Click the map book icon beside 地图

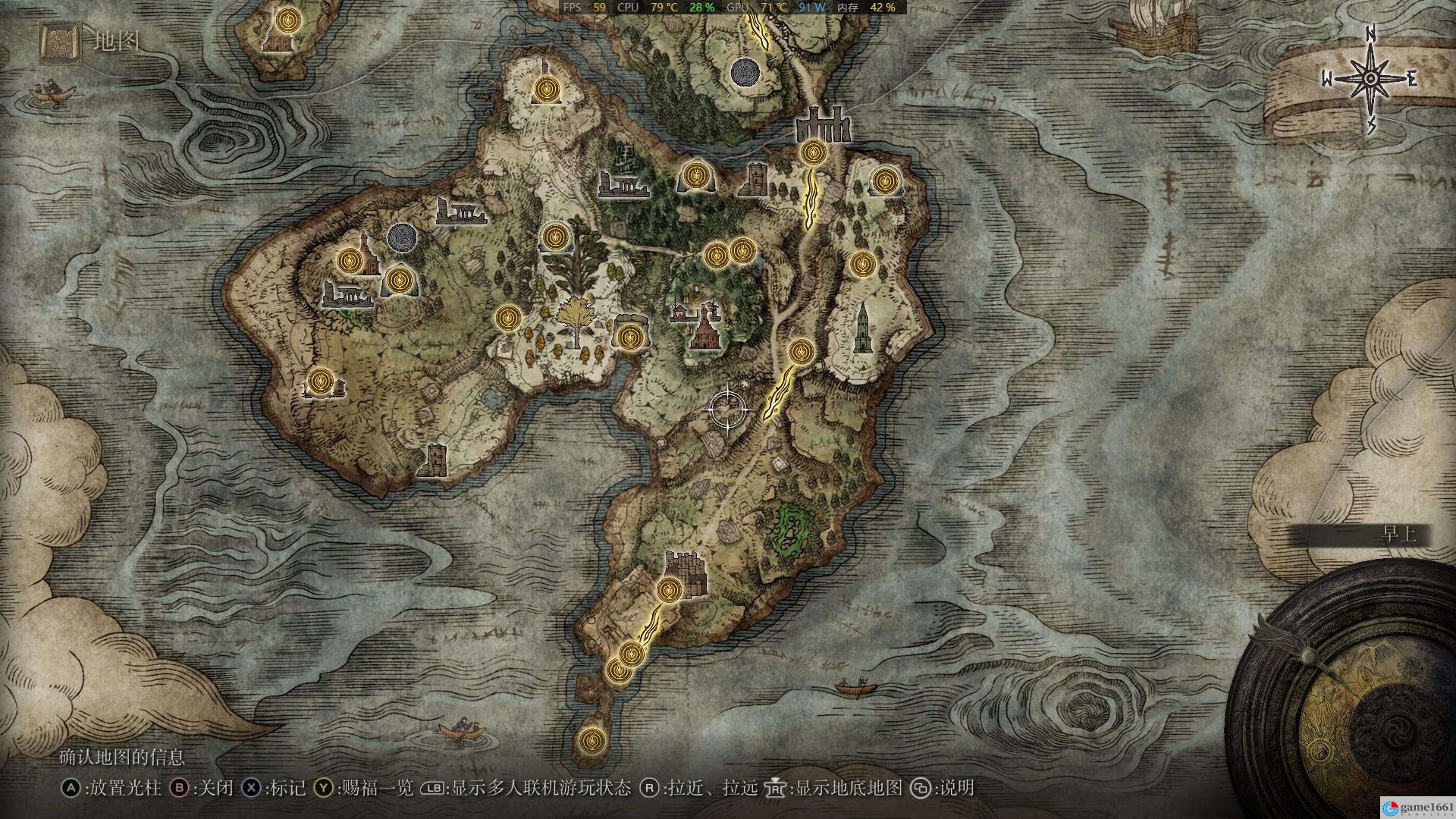click(60, 41)
